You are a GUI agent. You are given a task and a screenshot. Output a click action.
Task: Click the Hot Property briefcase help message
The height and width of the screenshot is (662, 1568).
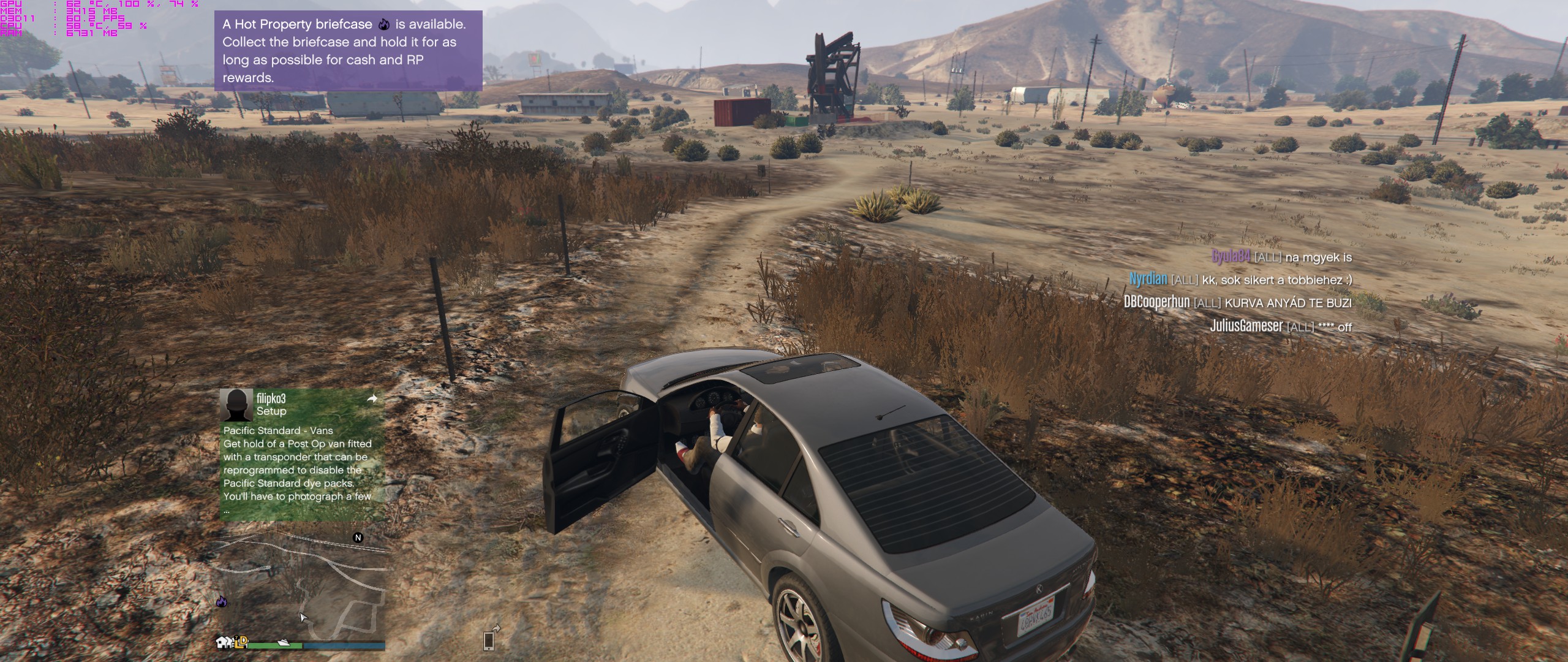pyautogui.click(x=348, y=51)
